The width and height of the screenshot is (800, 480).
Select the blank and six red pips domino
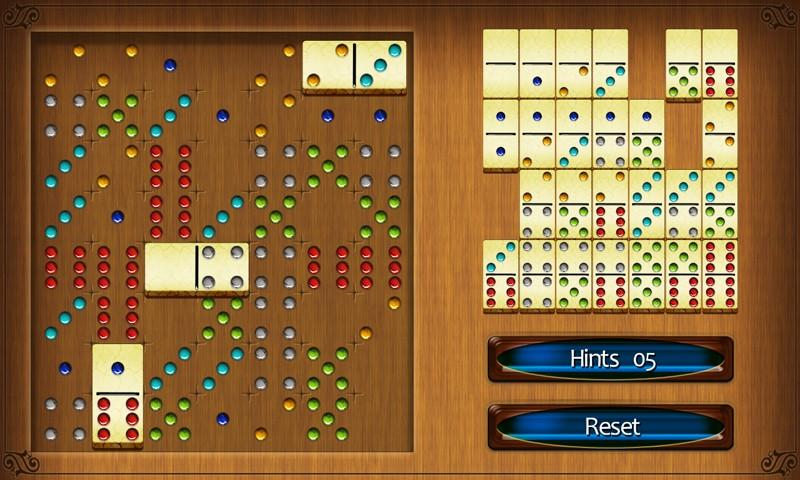tap(720, 64)
